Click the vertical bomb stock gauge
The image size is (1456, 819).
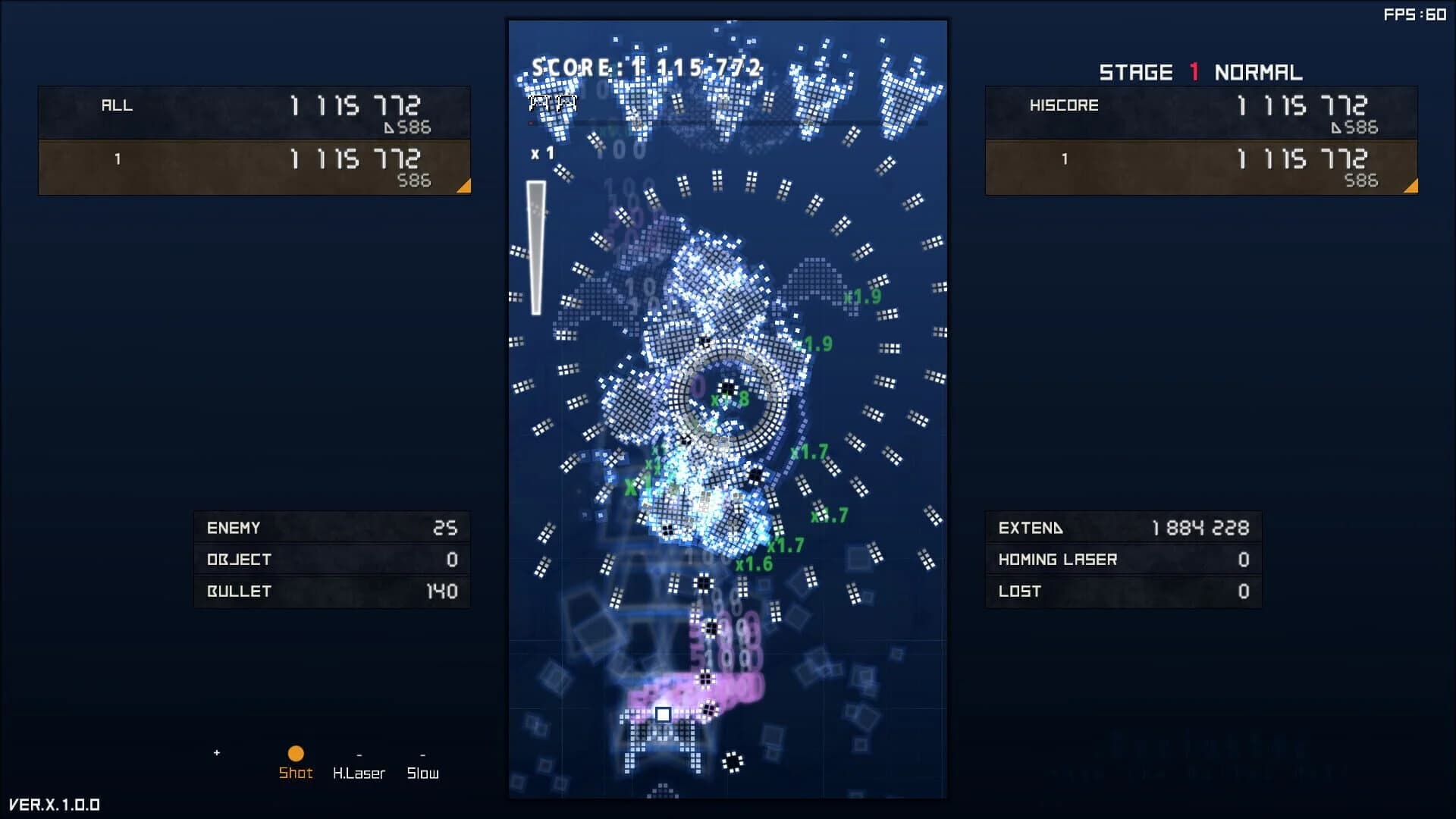[537, 246]
